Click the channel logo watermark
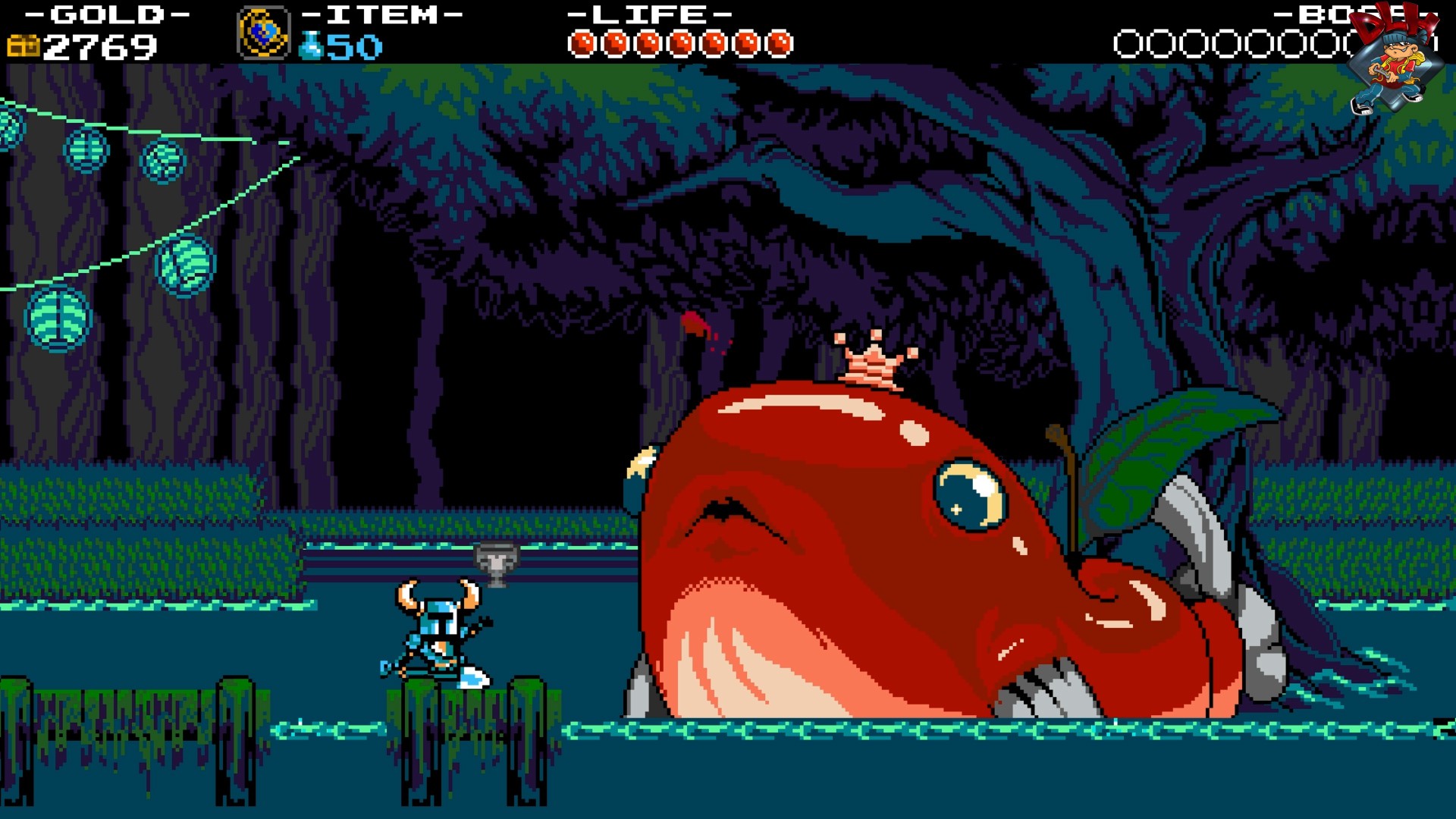The height and width of the screenshot is (819, 1456). point(1395,61)
